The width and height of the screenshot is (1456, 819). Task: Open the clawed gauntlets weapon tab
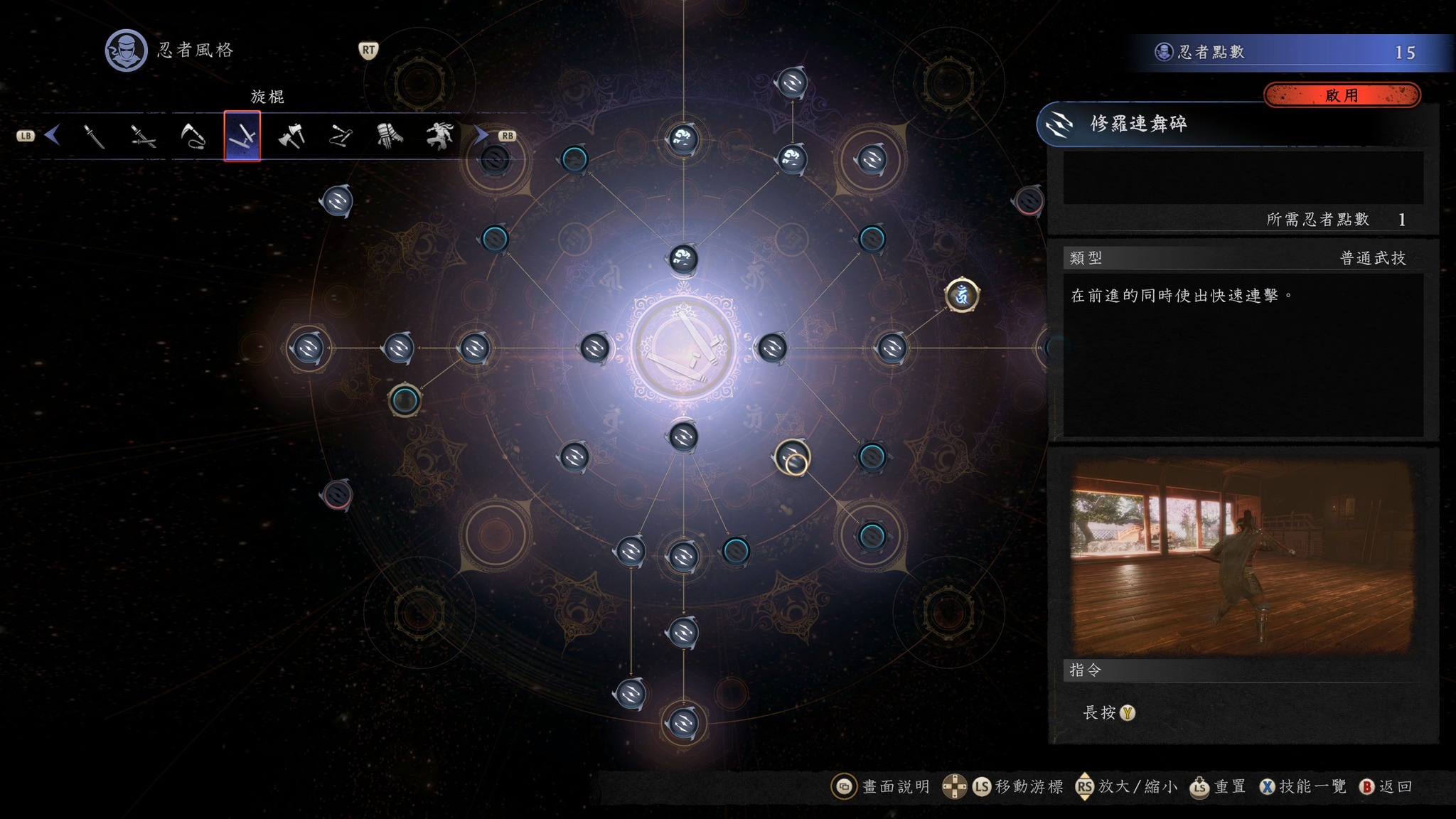click(390, 136)
